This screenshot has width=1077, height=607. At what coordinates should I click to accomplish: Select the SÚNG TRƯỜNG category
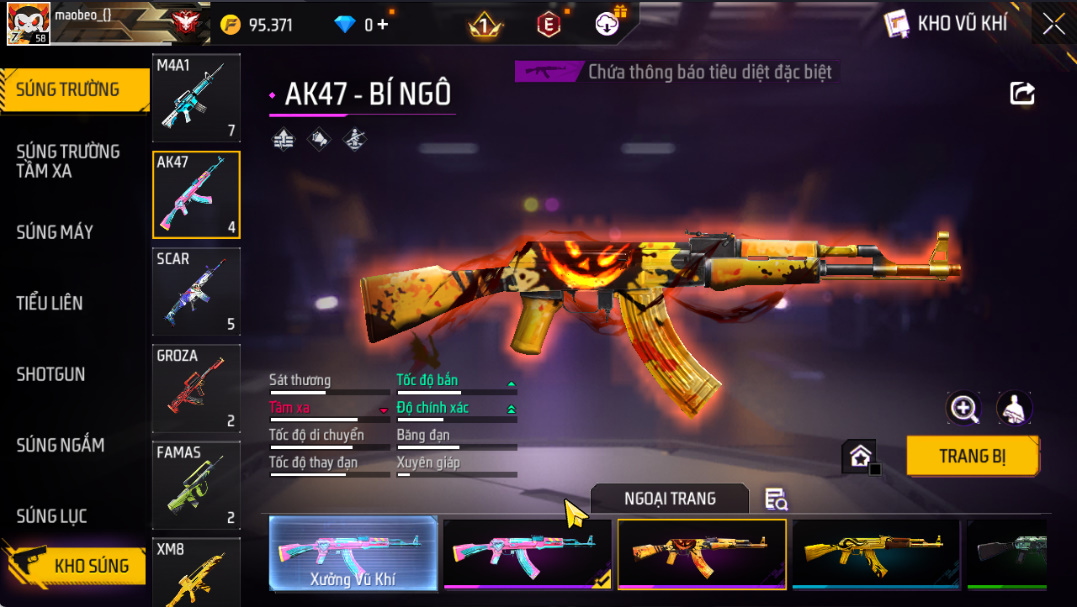click(x=68, y=90)
